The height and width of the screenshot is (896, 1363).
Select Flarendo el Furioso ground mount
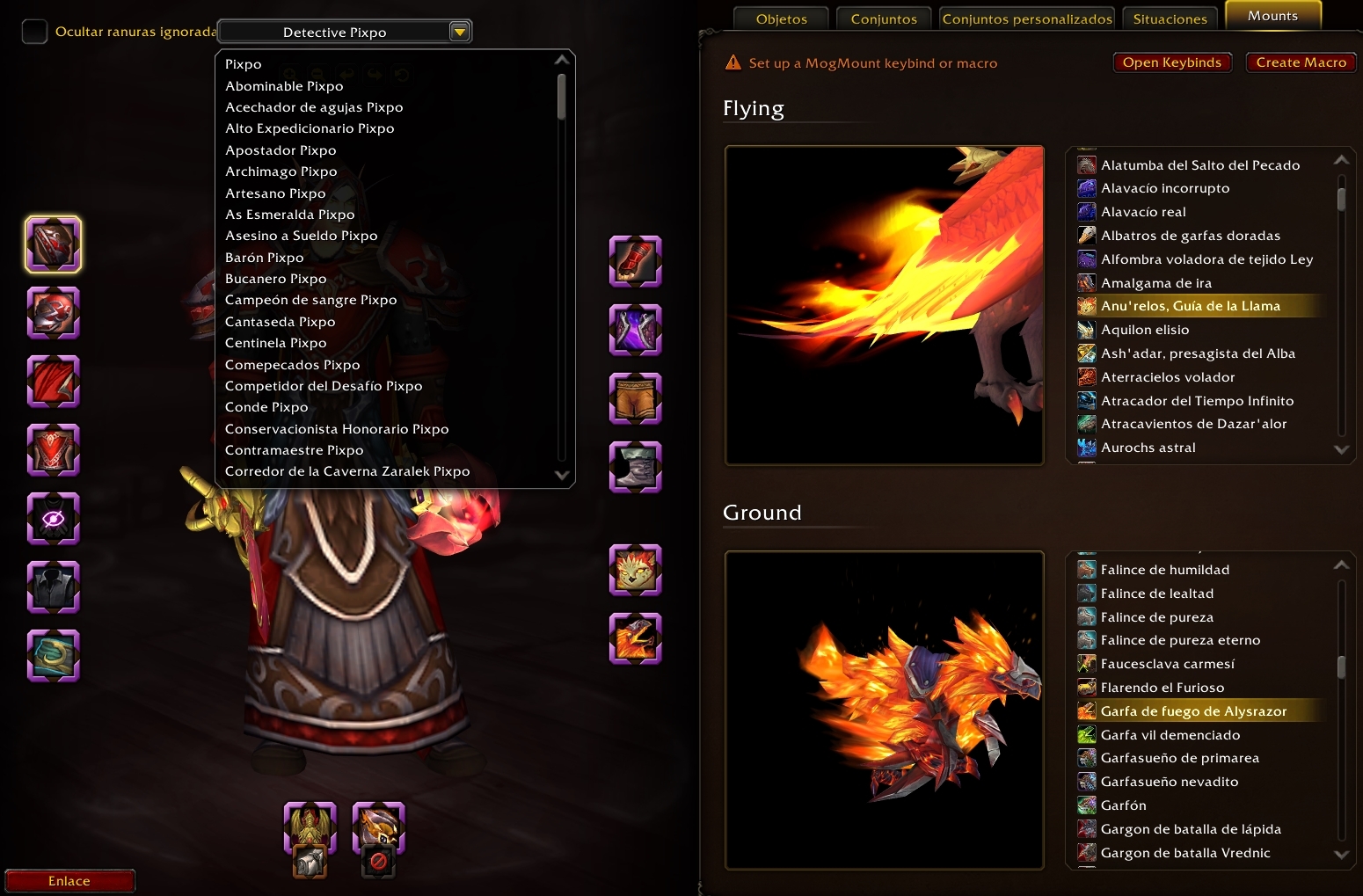click(x=1162, y=688)
